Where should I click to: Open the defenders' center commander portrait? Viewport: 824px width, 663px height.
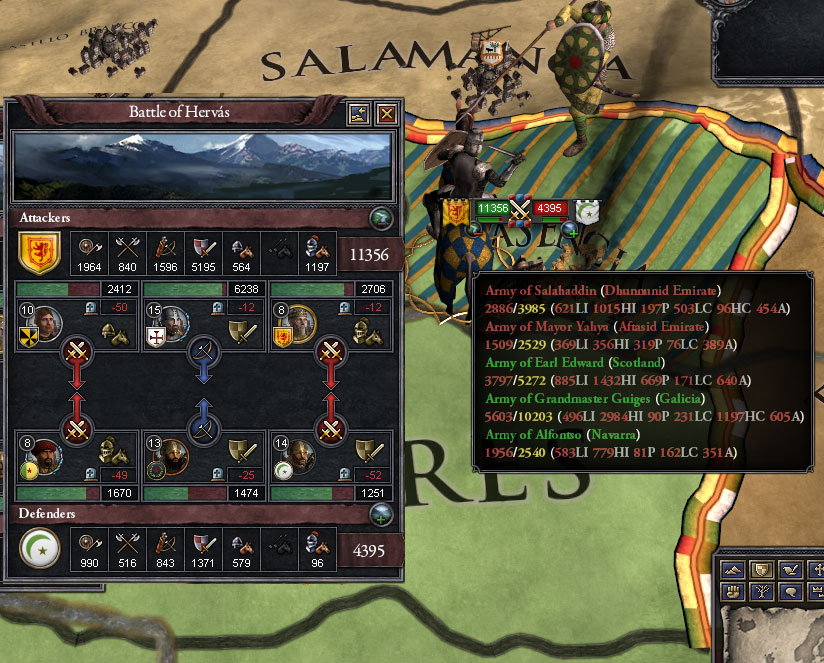click(173, 459)
